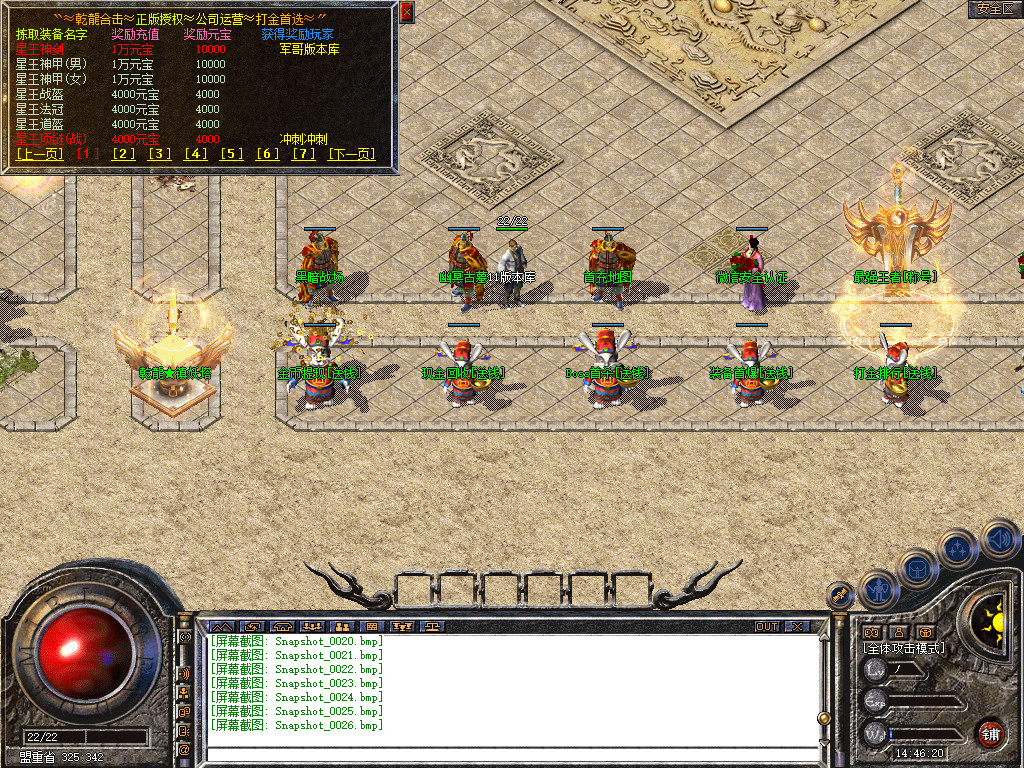Viewport: 1024px width, 768px height.
Task: Click the OUT button on chat bar
Action: coord(766,626)
